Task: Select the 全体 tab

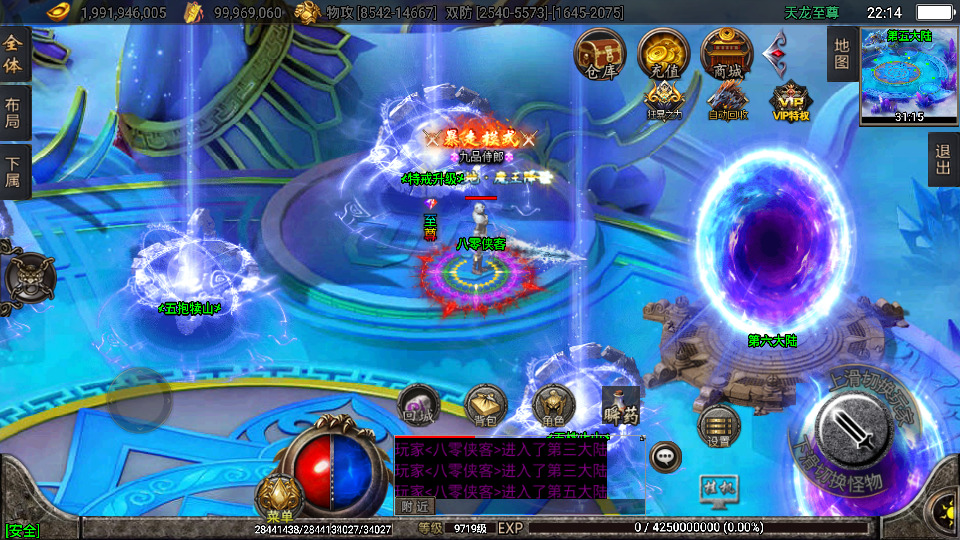Action: coord(13,55)
